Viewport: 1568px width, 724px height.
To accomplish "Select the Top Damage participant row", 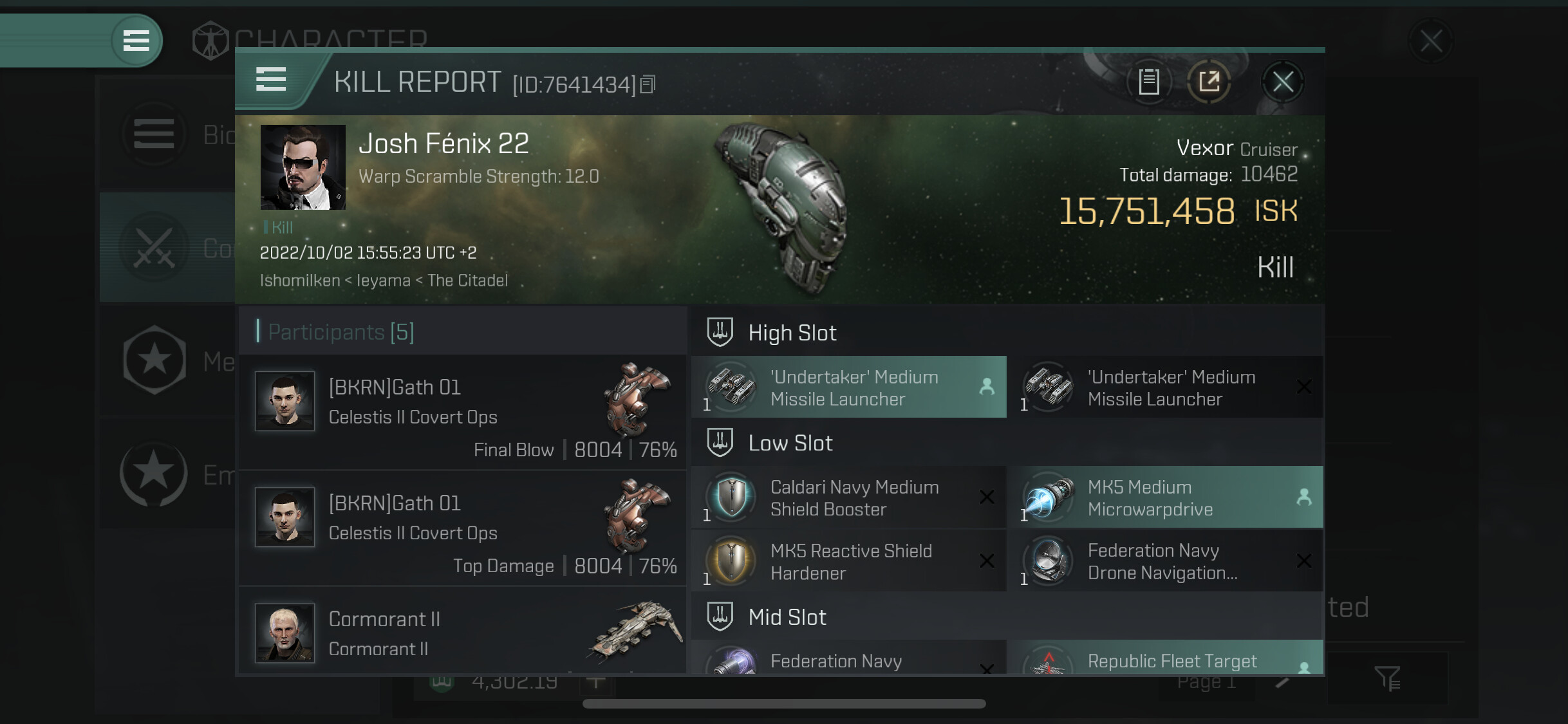I will point(462,528).
